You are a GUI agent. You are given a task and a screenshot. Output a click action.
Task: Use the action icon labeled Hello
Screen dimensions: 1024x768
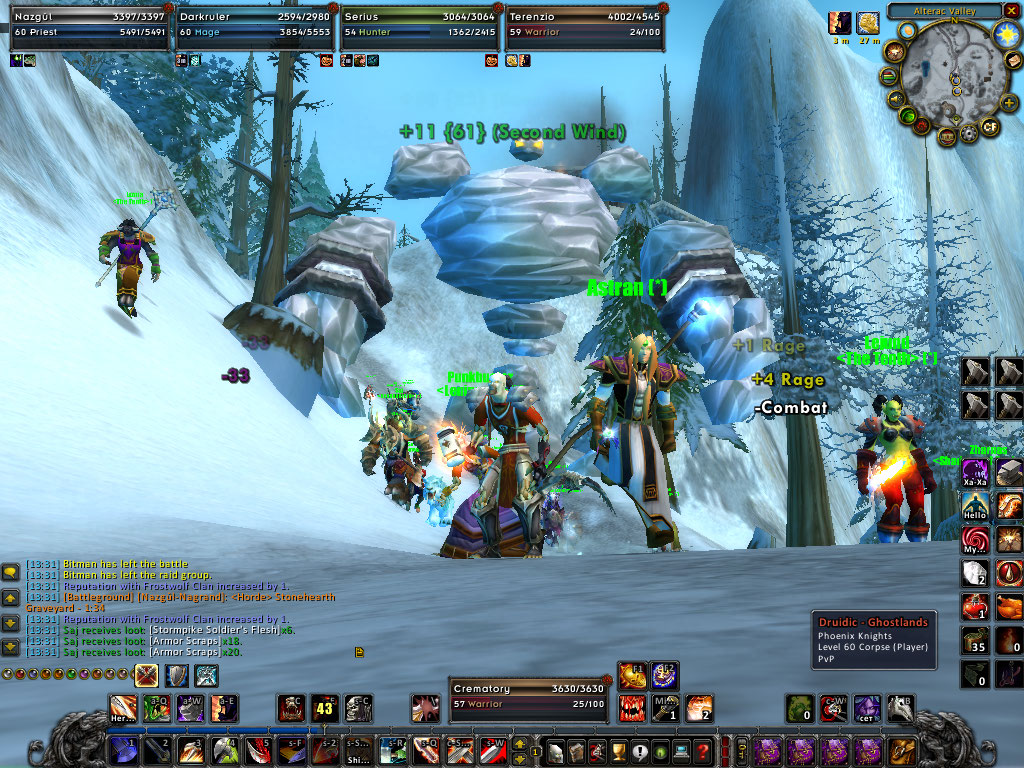point(975,507)
